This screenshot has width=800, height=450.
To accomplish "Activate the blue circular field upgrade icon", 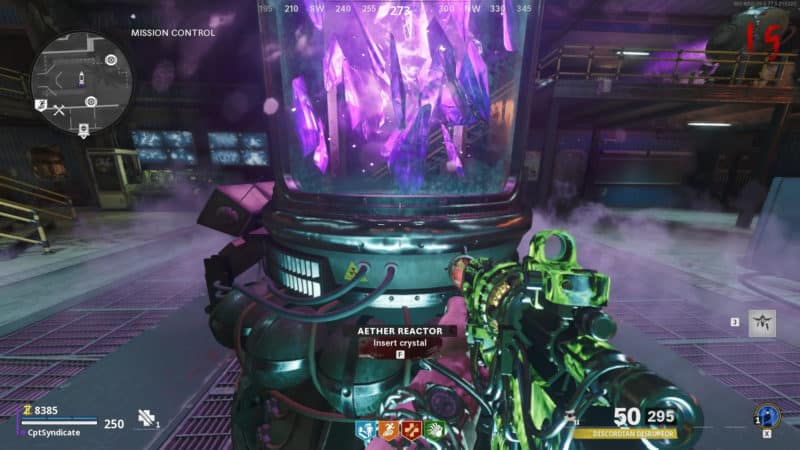I will [x=768, y=415].
